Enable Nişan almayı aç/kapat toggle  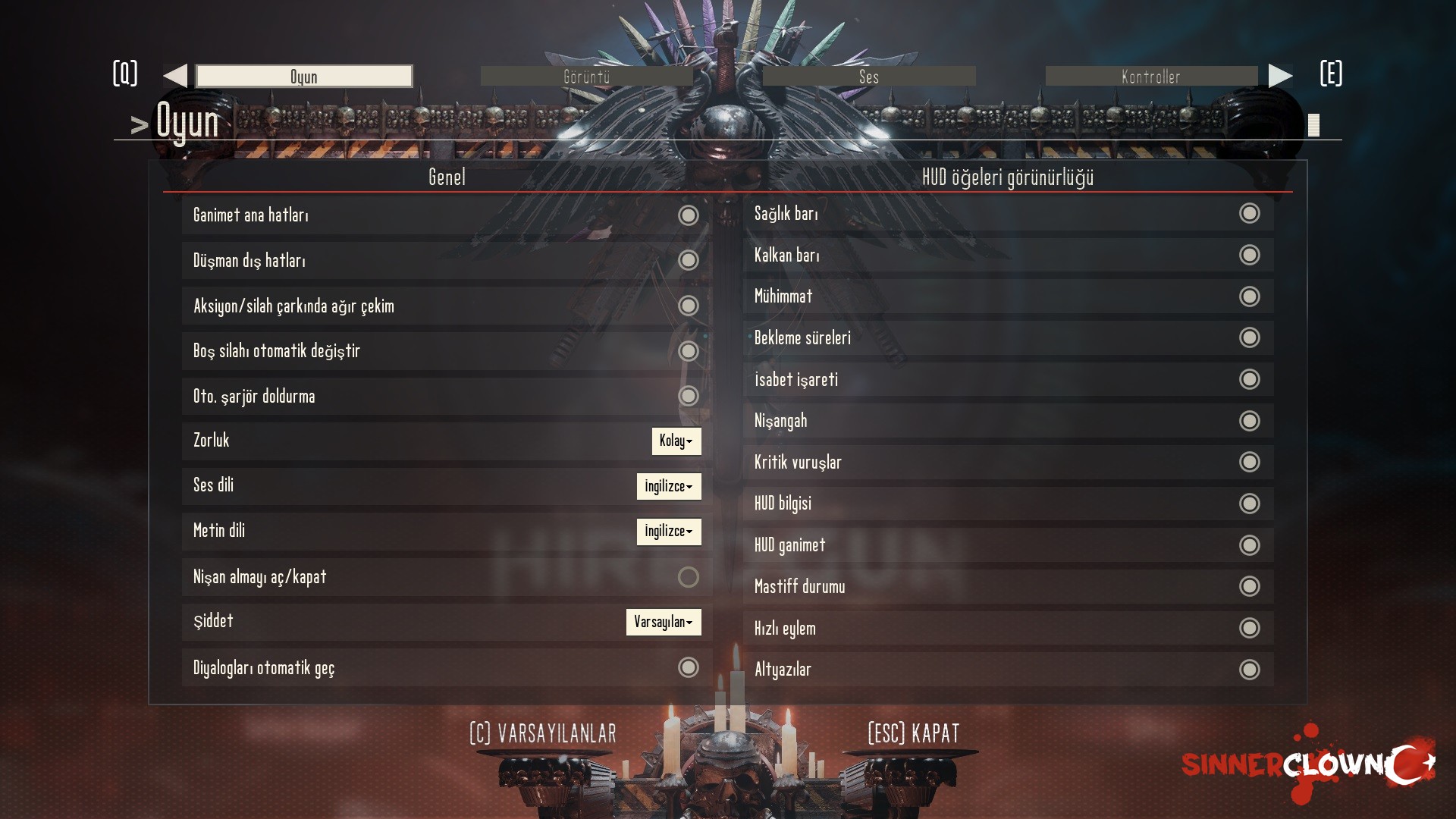[x=688, y=577]
